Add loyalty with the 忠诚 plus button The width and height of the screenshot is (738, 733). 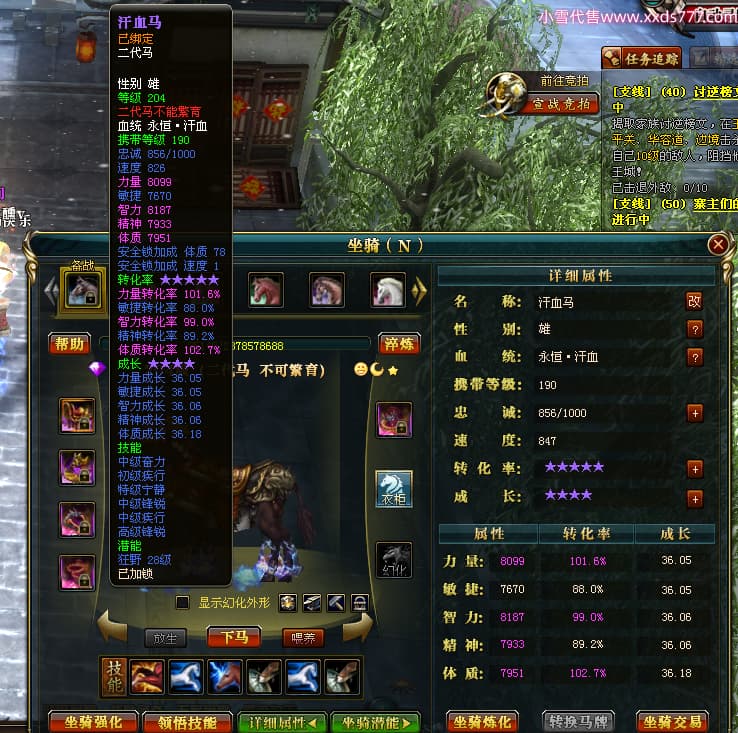695,413
